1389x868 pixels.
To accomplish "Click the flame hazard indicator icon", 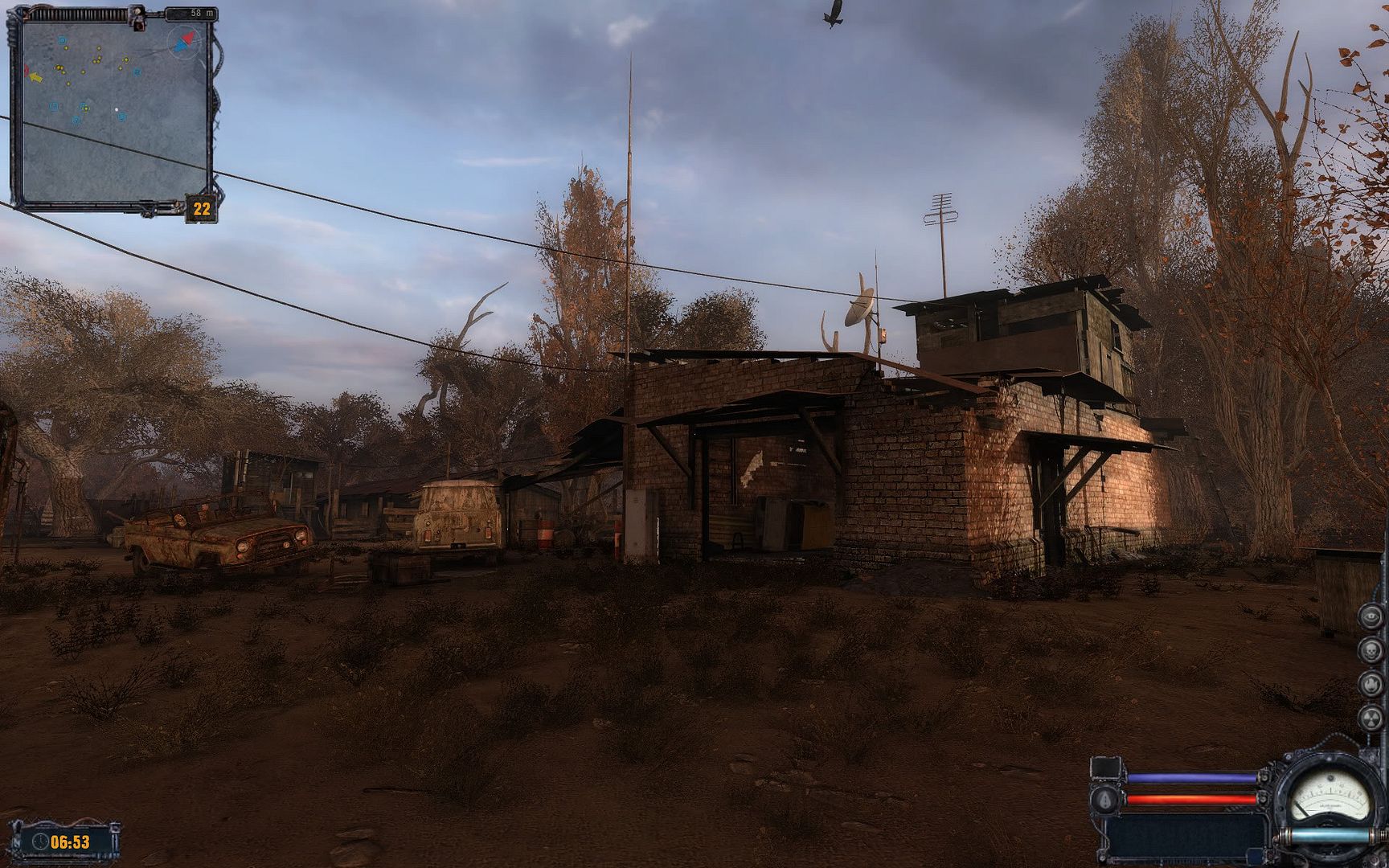I will (1371, 684).
